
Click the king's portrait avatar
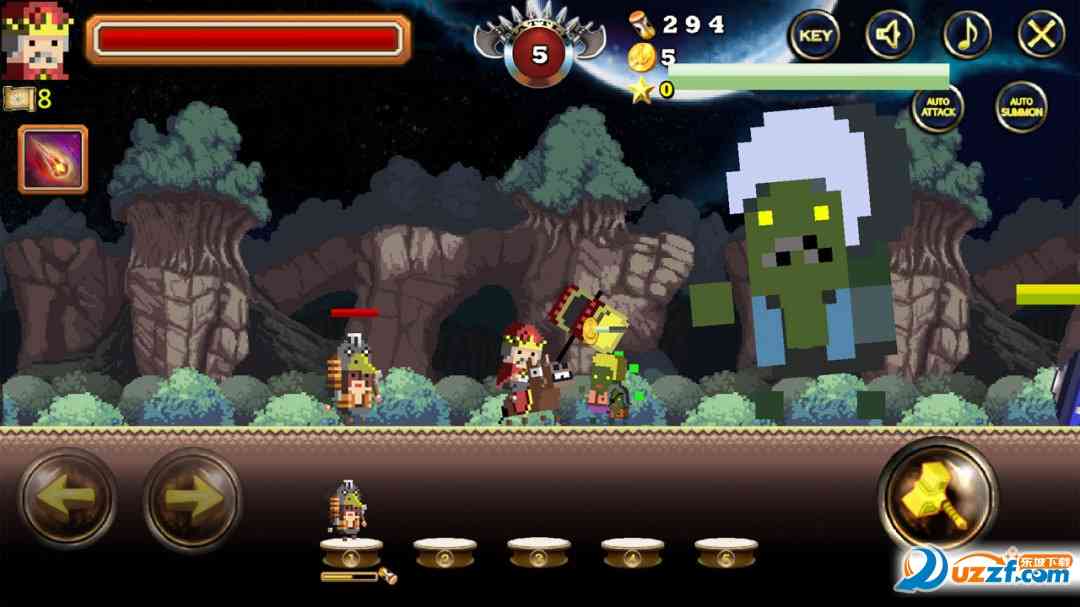click(38, 40)
